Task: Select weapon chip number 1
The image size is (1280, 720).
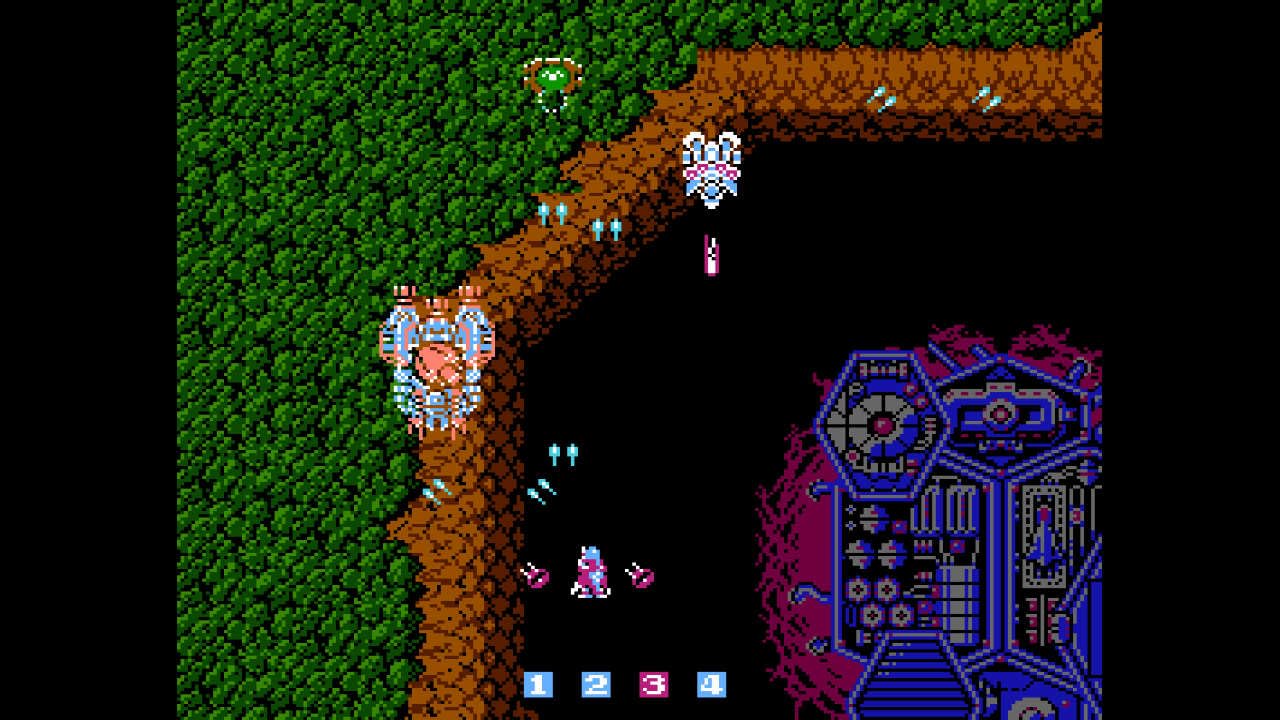Action: (x=537, y=687)
